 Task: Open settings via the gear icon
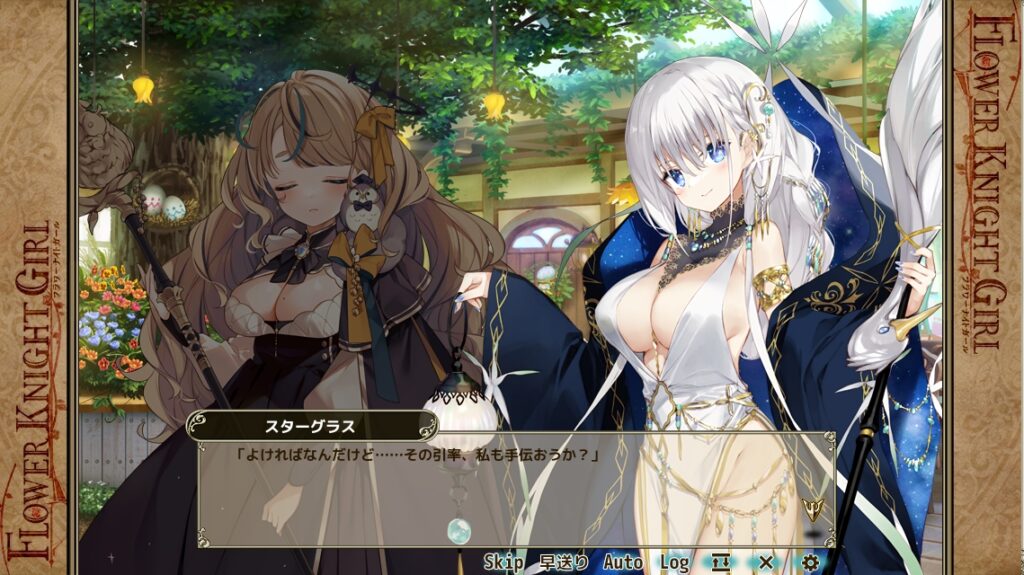click(810, 562)
